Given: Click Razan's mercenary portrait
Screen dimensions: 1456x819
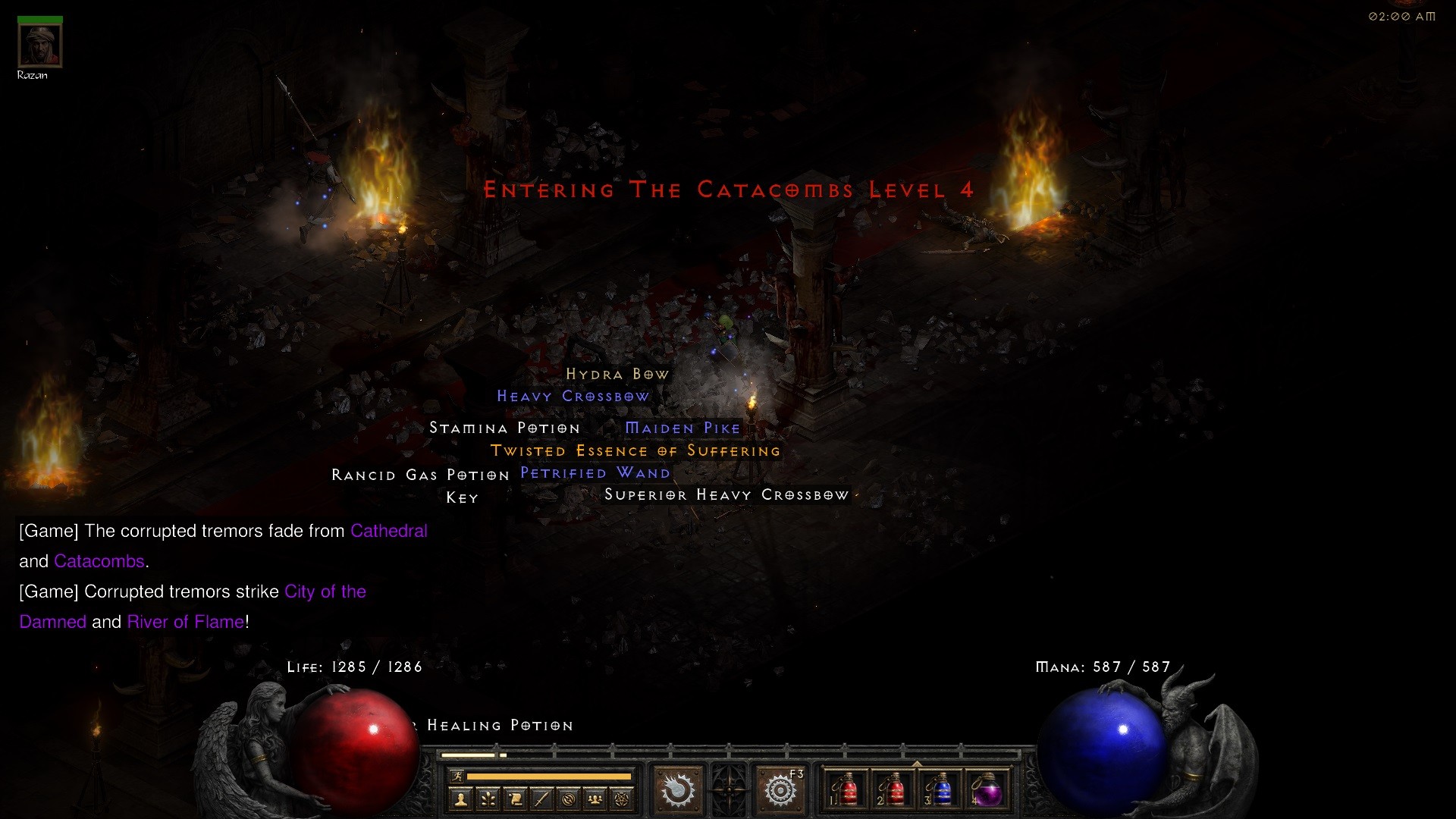Looking at the screenshot, I should coord(39,43).
